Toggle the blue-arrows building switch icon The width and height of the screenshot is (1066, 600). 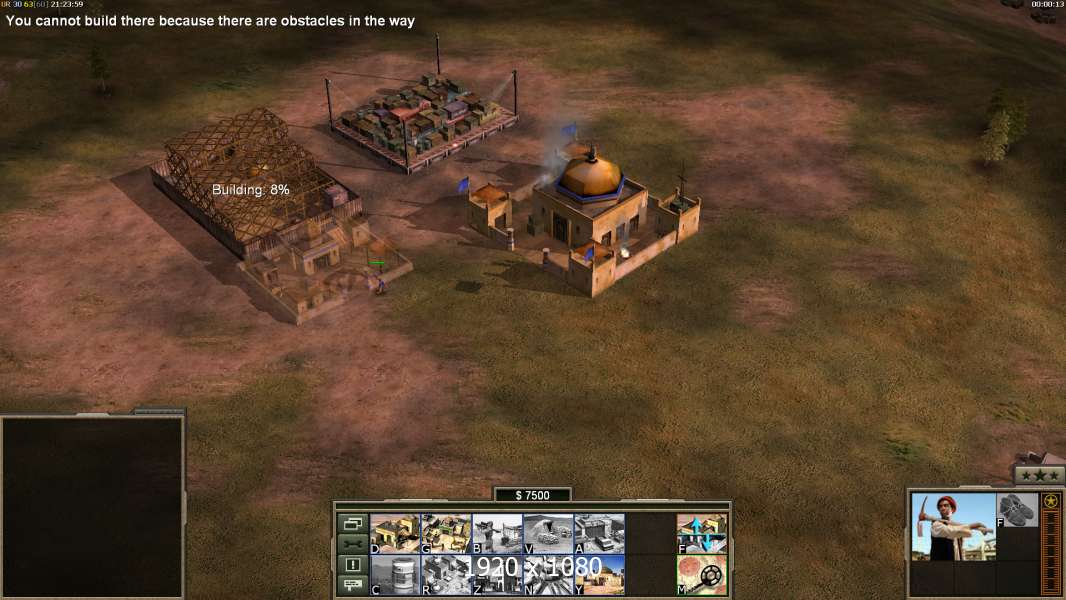702,534
